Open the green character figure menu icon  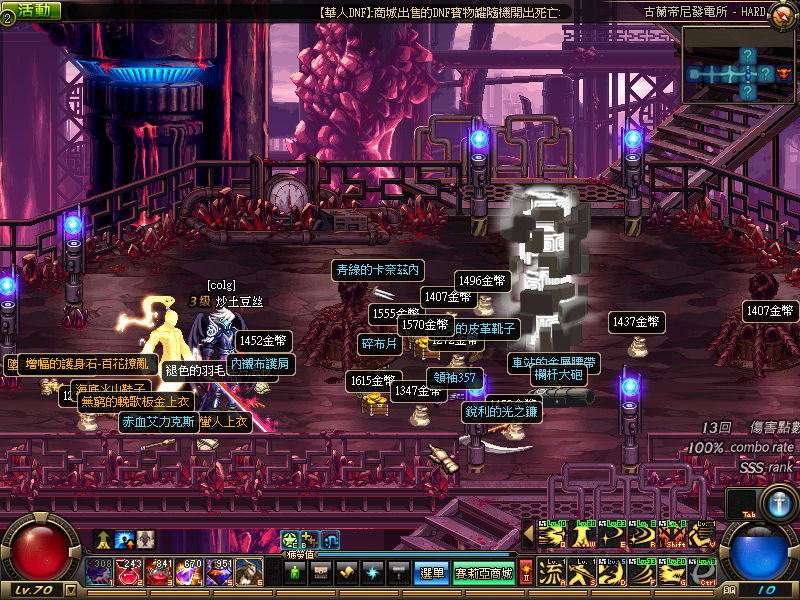click(295, 573)
